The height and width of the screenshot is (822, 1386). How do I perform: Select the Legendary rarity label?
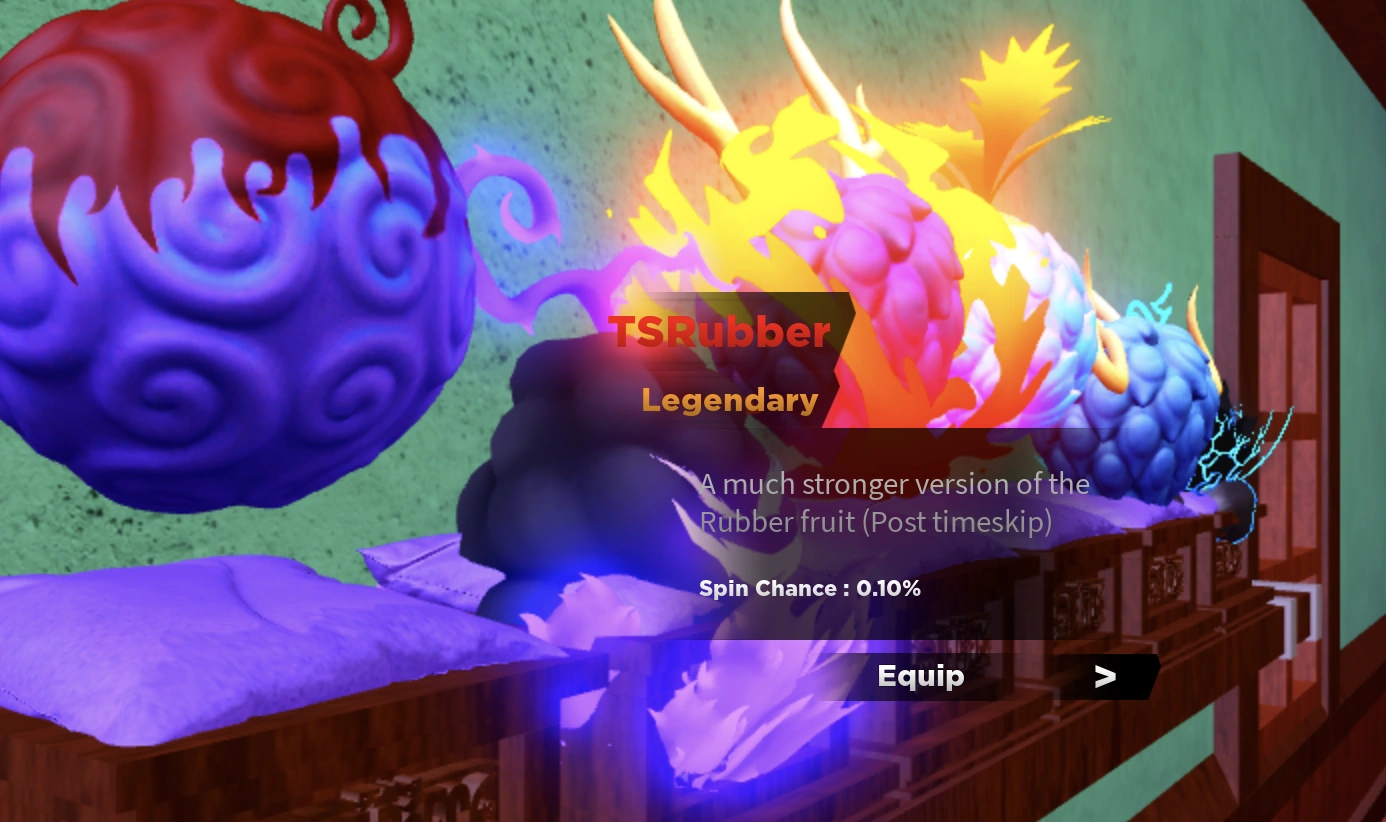click(x=729, y=400)
